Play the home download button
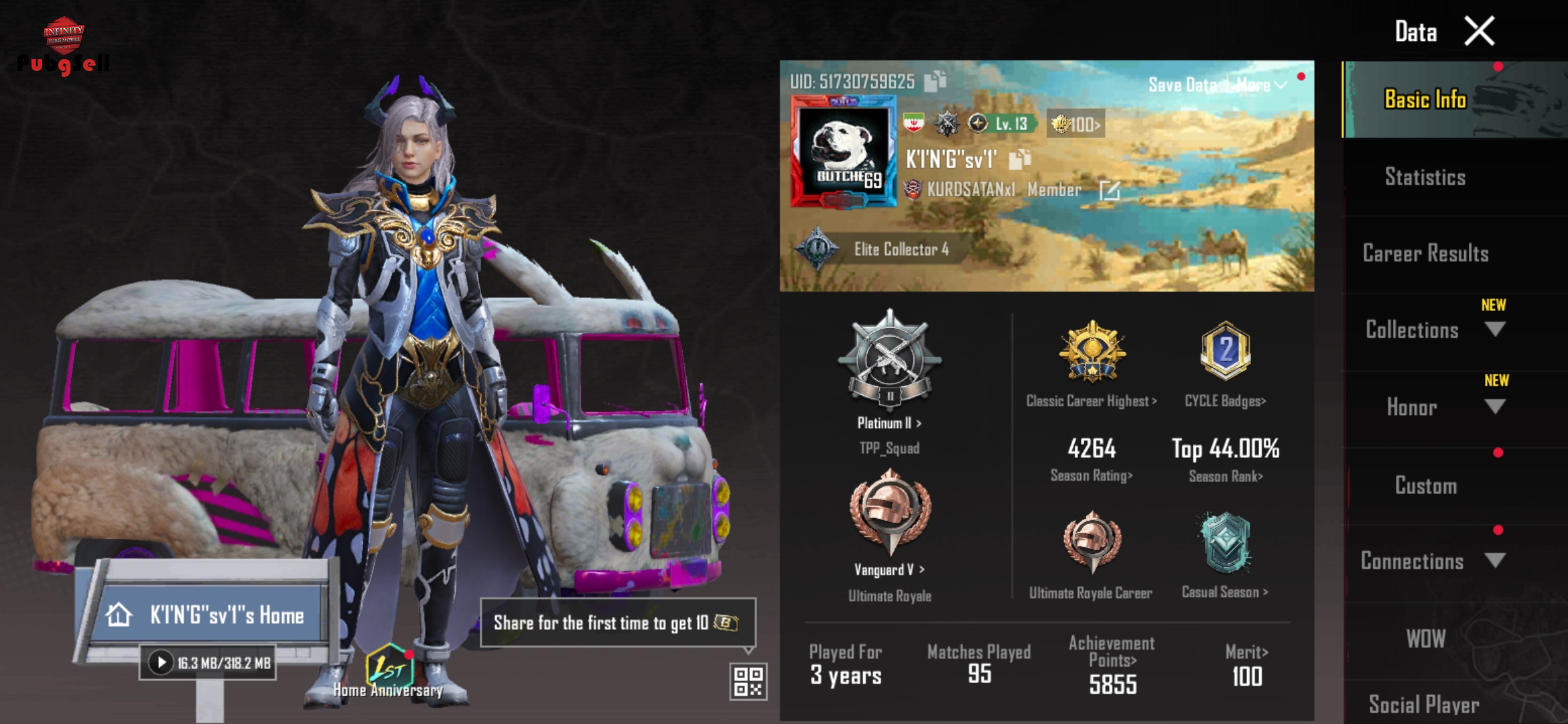Image resolution: width=1568 pixels, height=724 pixels. (x=161, y=663)
